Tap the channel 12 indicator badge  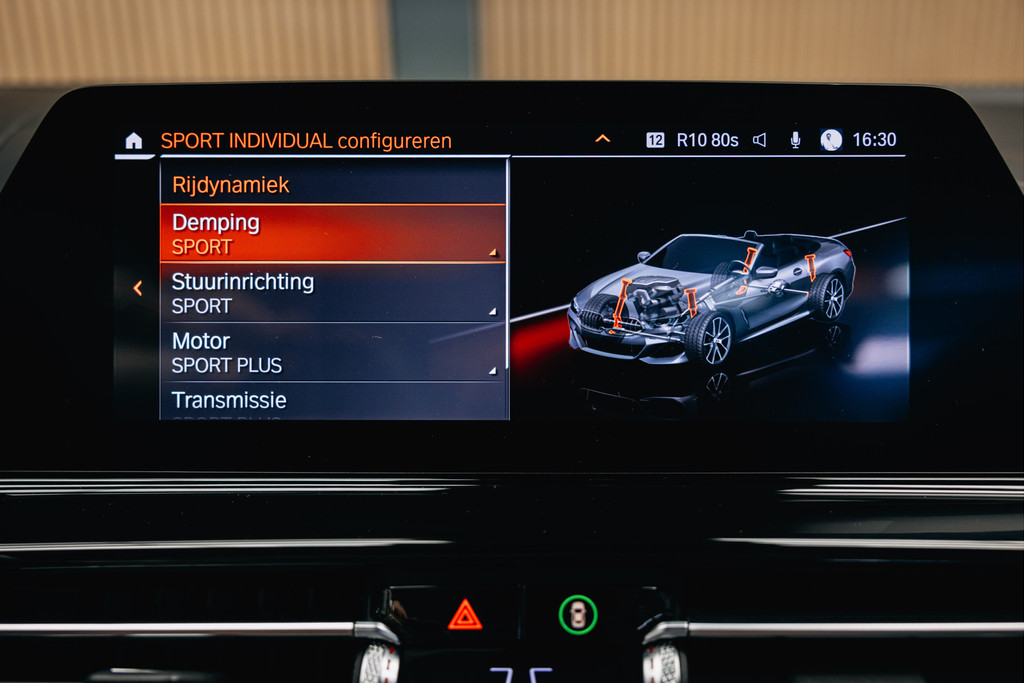[655, 140]
